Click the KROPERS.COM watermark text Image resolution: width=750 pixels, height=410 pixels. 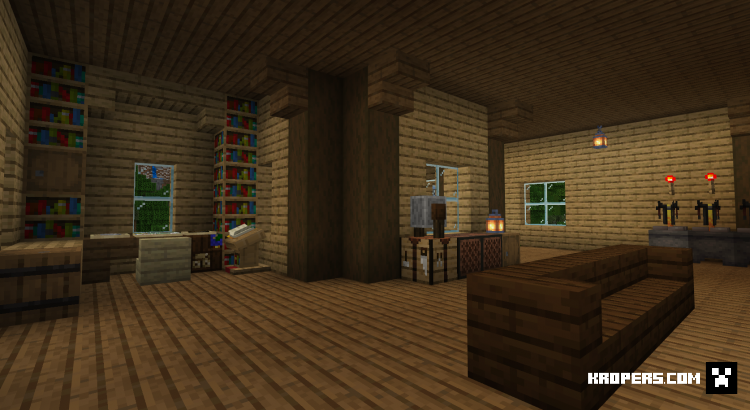[643, 379]
